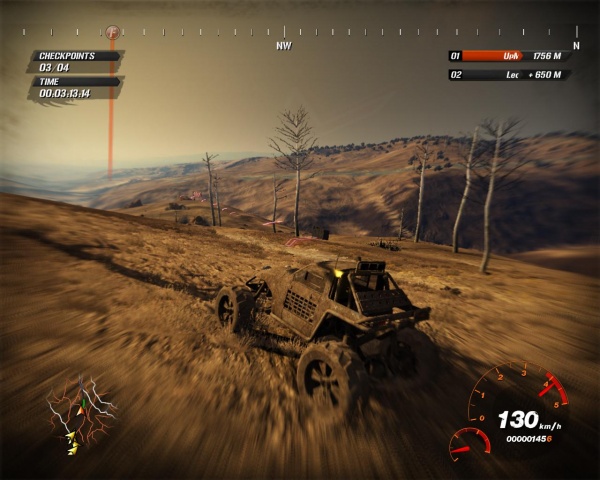Viewport: 600px width, 480px height.
Task: Click the Checkpoints tracker panel
Action: [76, 62]
